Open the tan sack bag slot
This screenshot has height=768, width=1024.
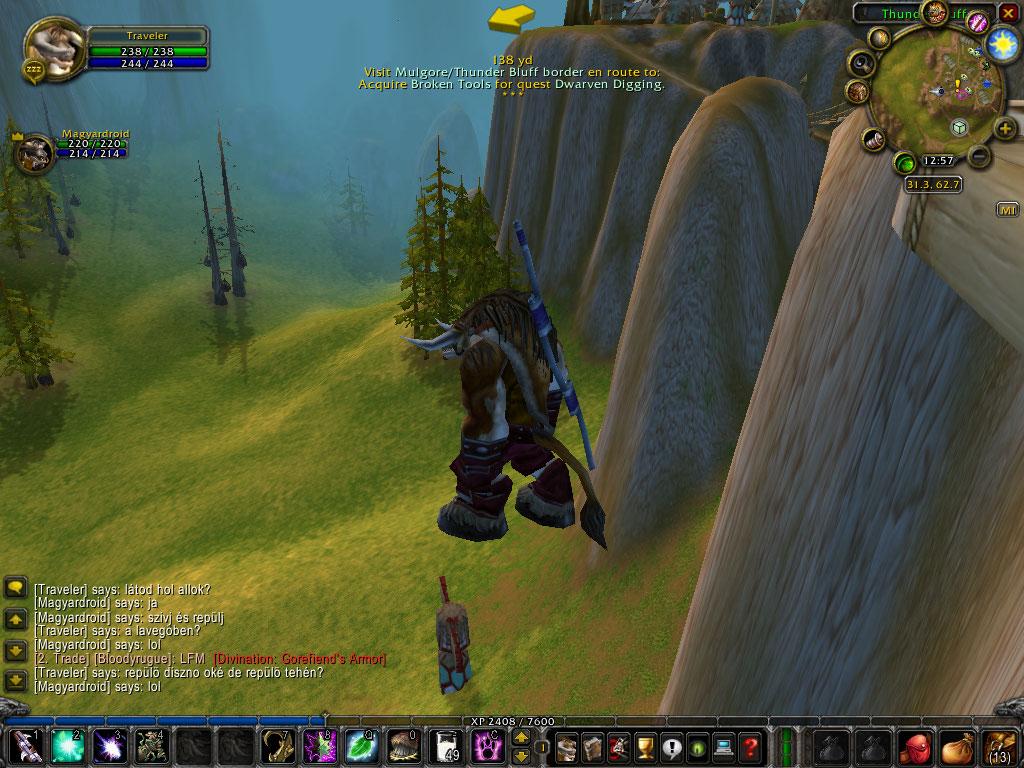click(956, 747)
